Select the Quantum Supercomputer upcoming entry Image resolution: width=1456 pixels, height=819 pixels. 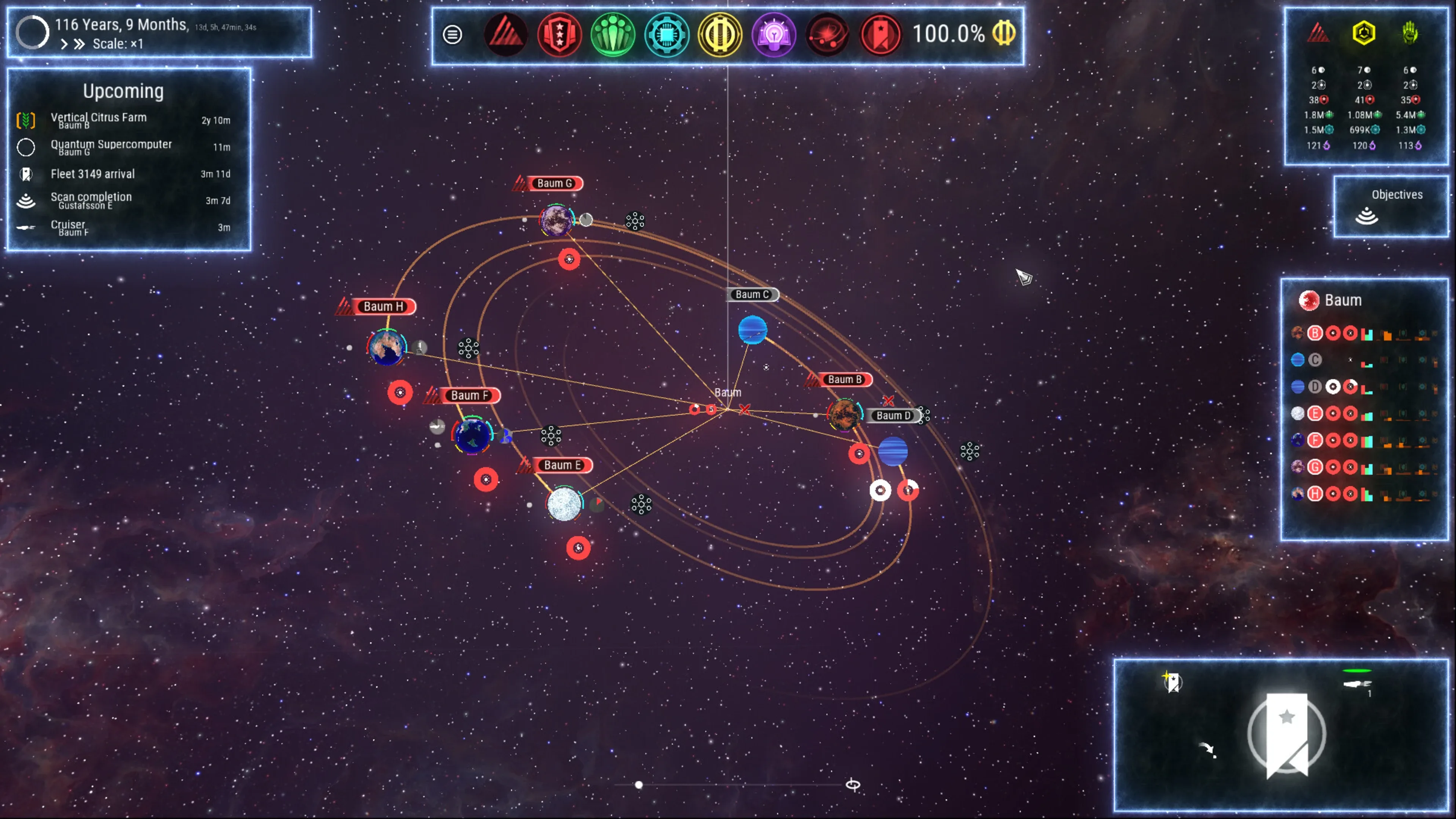tap(111, 146)
